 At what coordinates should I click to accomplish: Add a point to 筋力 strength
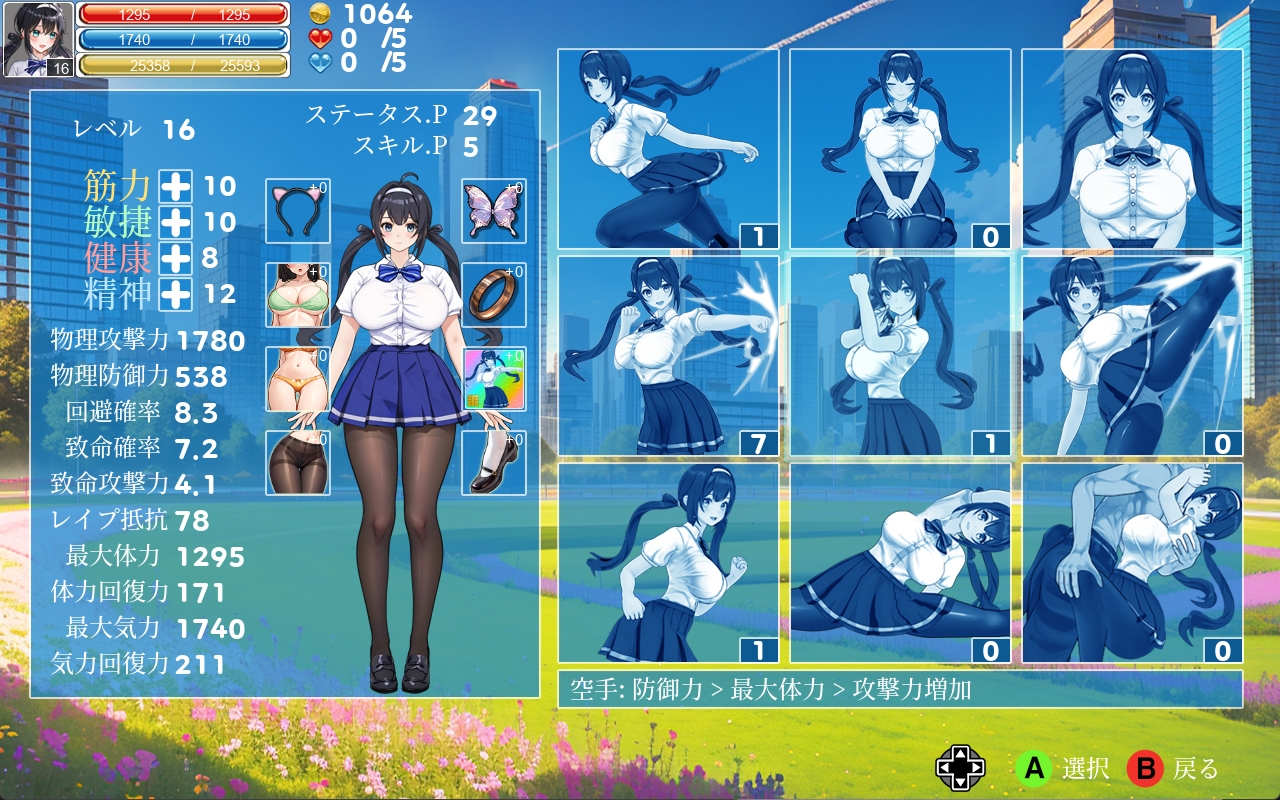tap(176, 186)
